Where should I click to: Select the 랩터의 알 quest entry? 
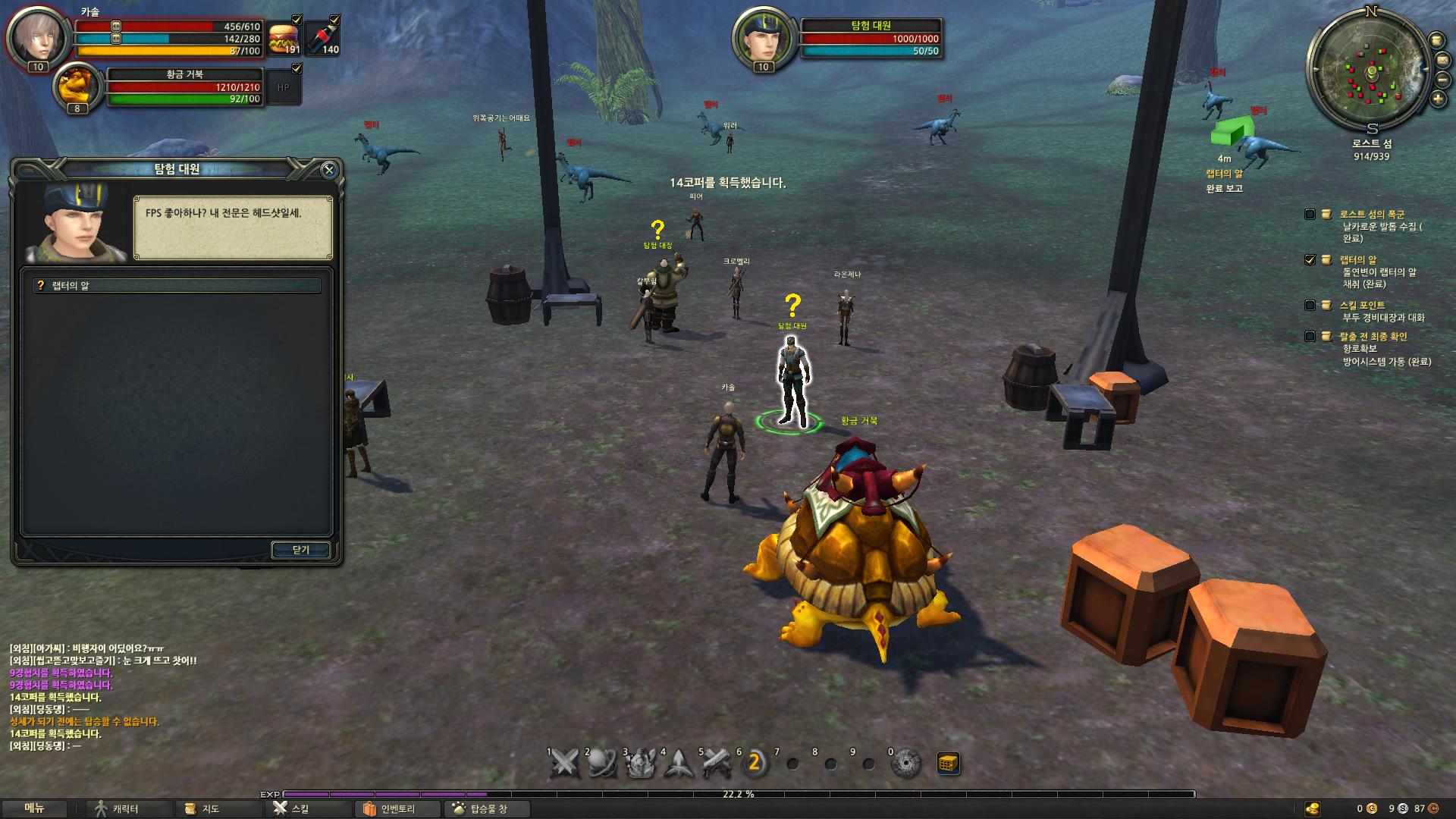[176, 286]
